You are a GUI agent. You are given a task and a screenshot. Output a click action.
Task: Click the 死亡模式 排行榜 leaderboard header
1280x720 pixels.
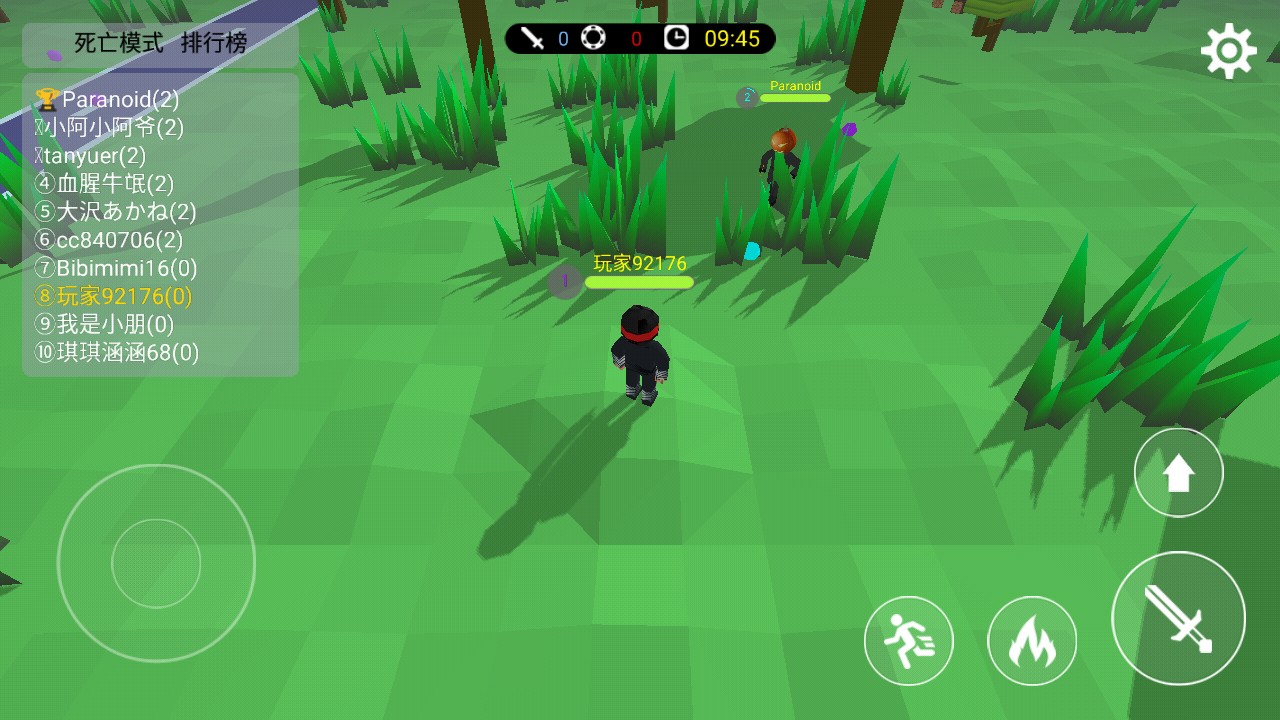tap(160, 44)
